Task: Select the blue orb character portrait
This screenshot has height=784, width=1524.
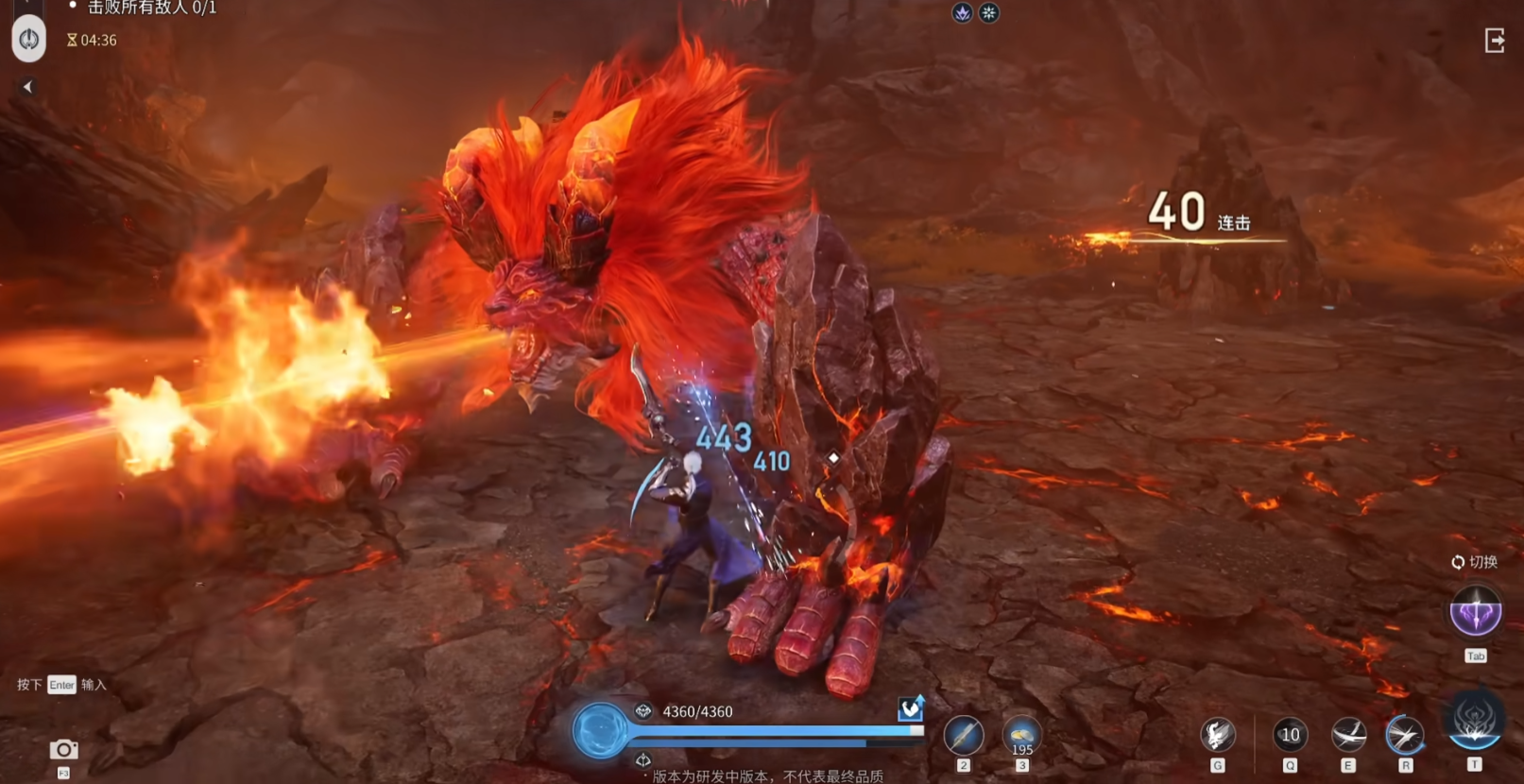Action: coord(600,731)
